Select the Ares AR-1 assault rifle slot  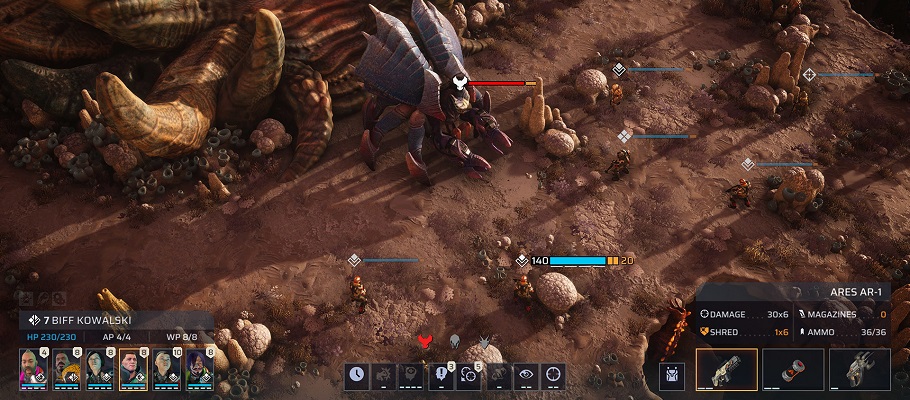[726, 371]
